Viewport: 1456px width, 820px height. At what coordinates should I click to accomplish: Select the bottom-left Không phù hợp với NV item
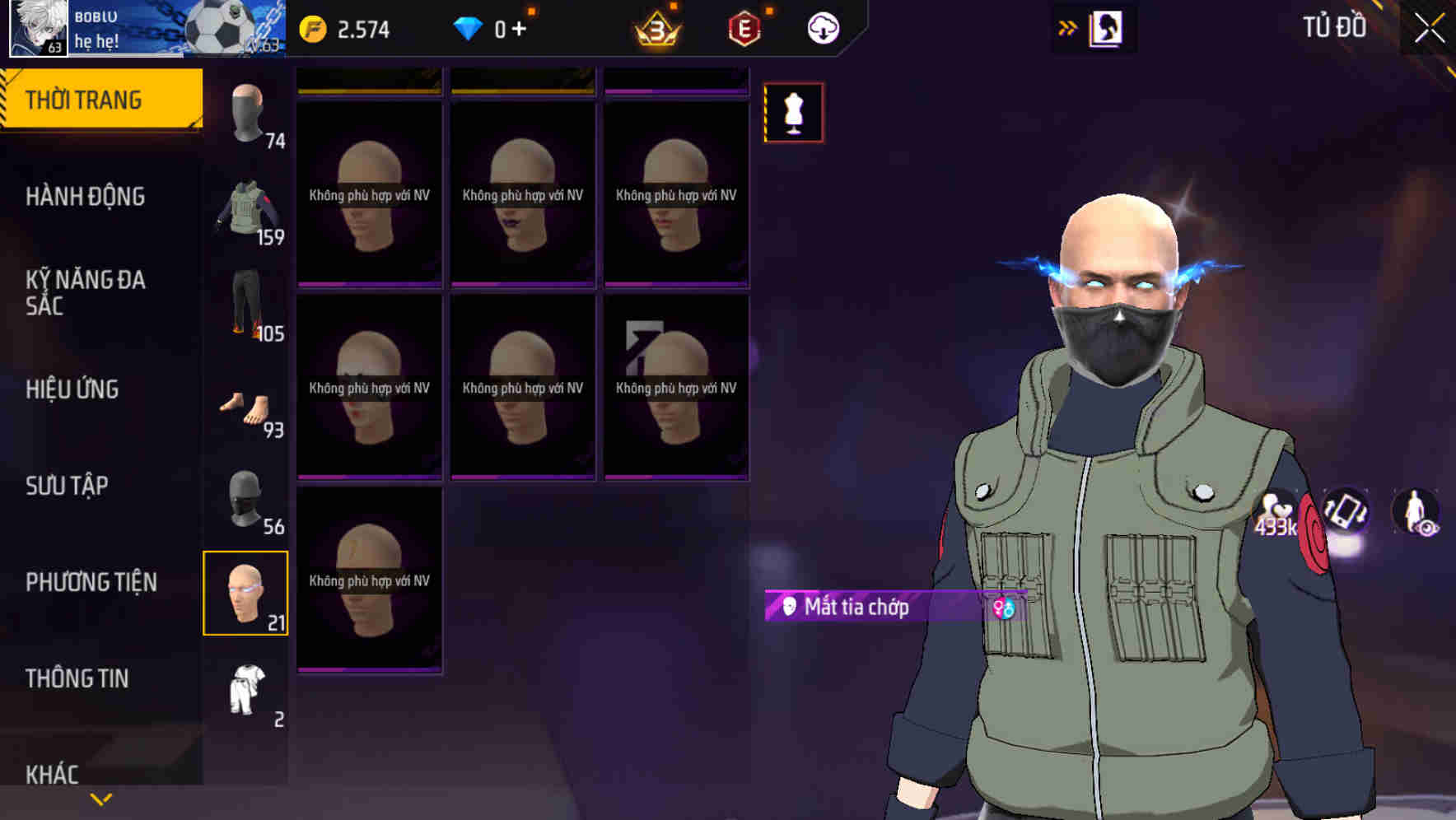click(x=369, y=576)
